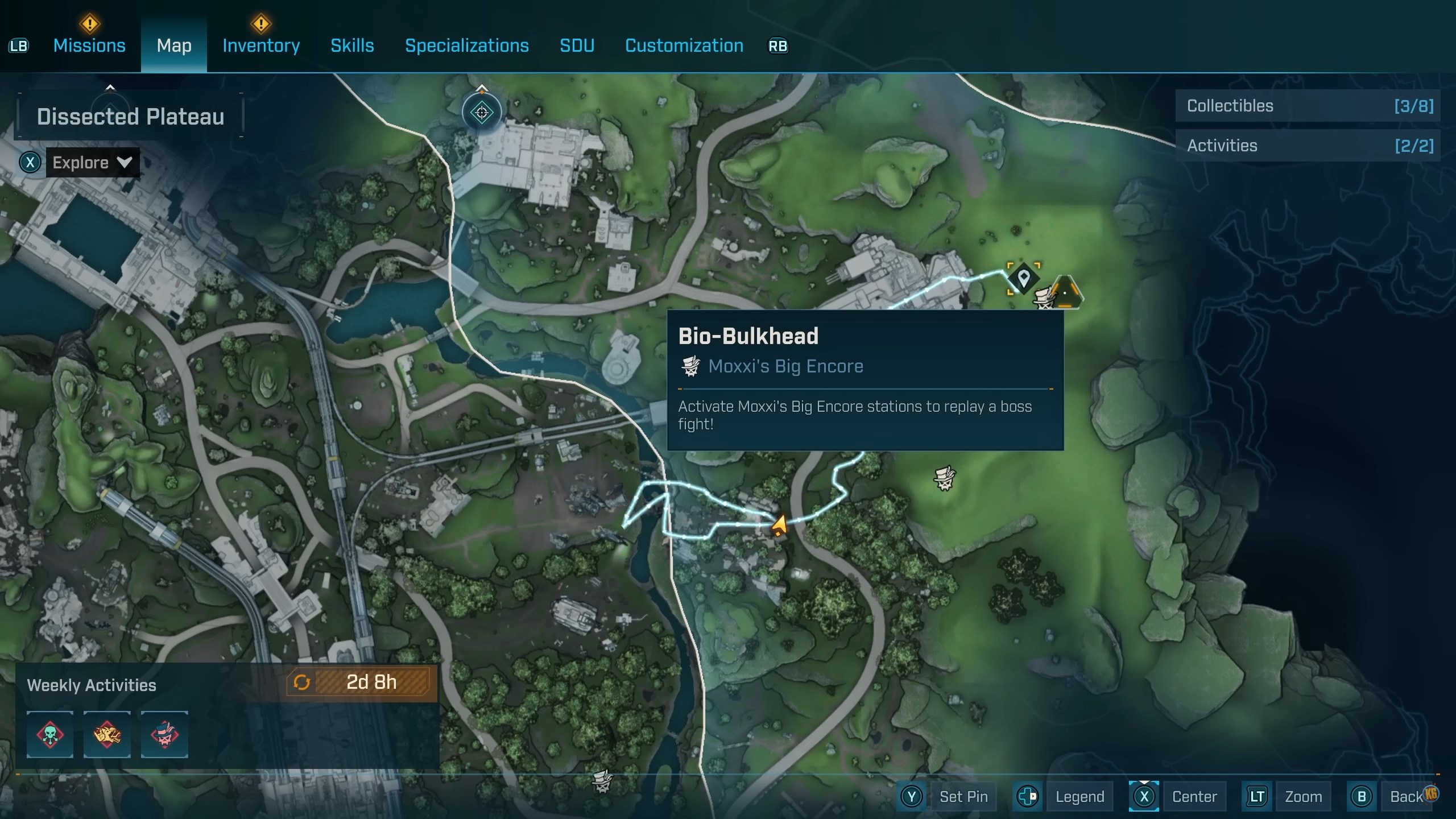Click the placed map pin marker

pos(1024,279)
